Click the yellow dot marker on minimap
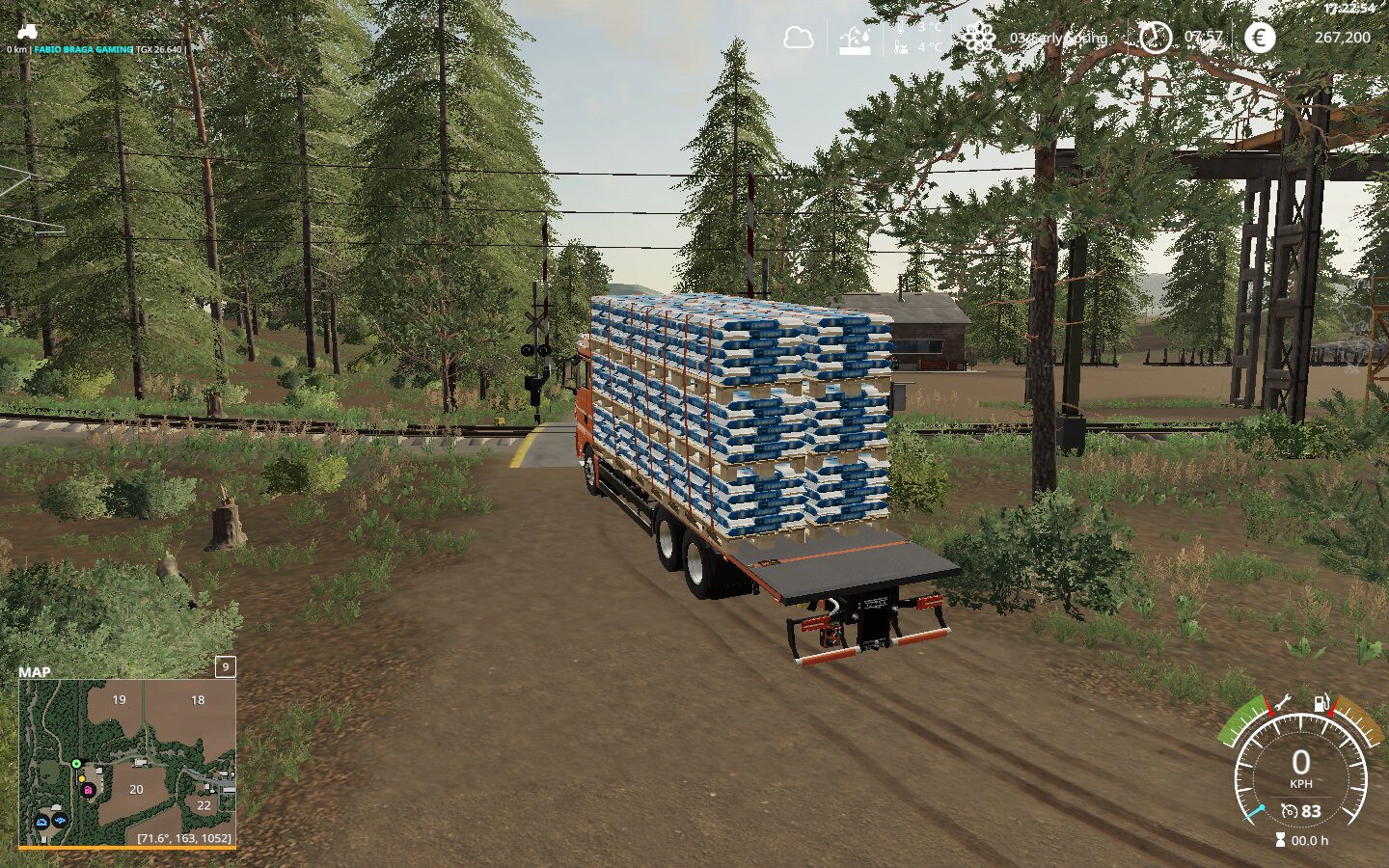Viewport: 1389px width, 868px height. pyautogui.click(x=81, y=778)
